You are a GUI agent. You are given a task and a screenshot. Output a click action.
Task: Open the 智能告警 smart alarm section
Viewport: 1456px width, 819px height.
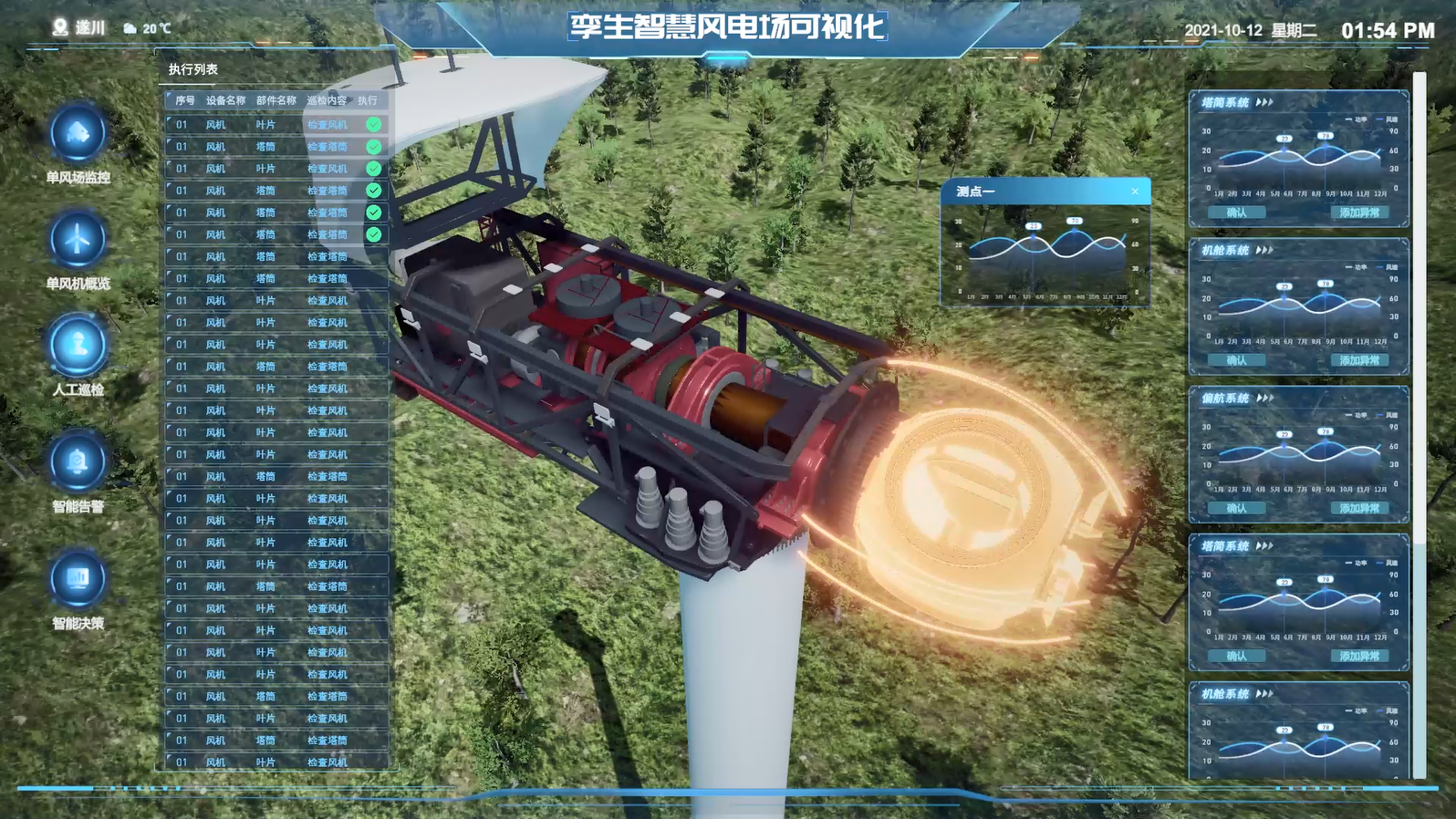(78, 463)
